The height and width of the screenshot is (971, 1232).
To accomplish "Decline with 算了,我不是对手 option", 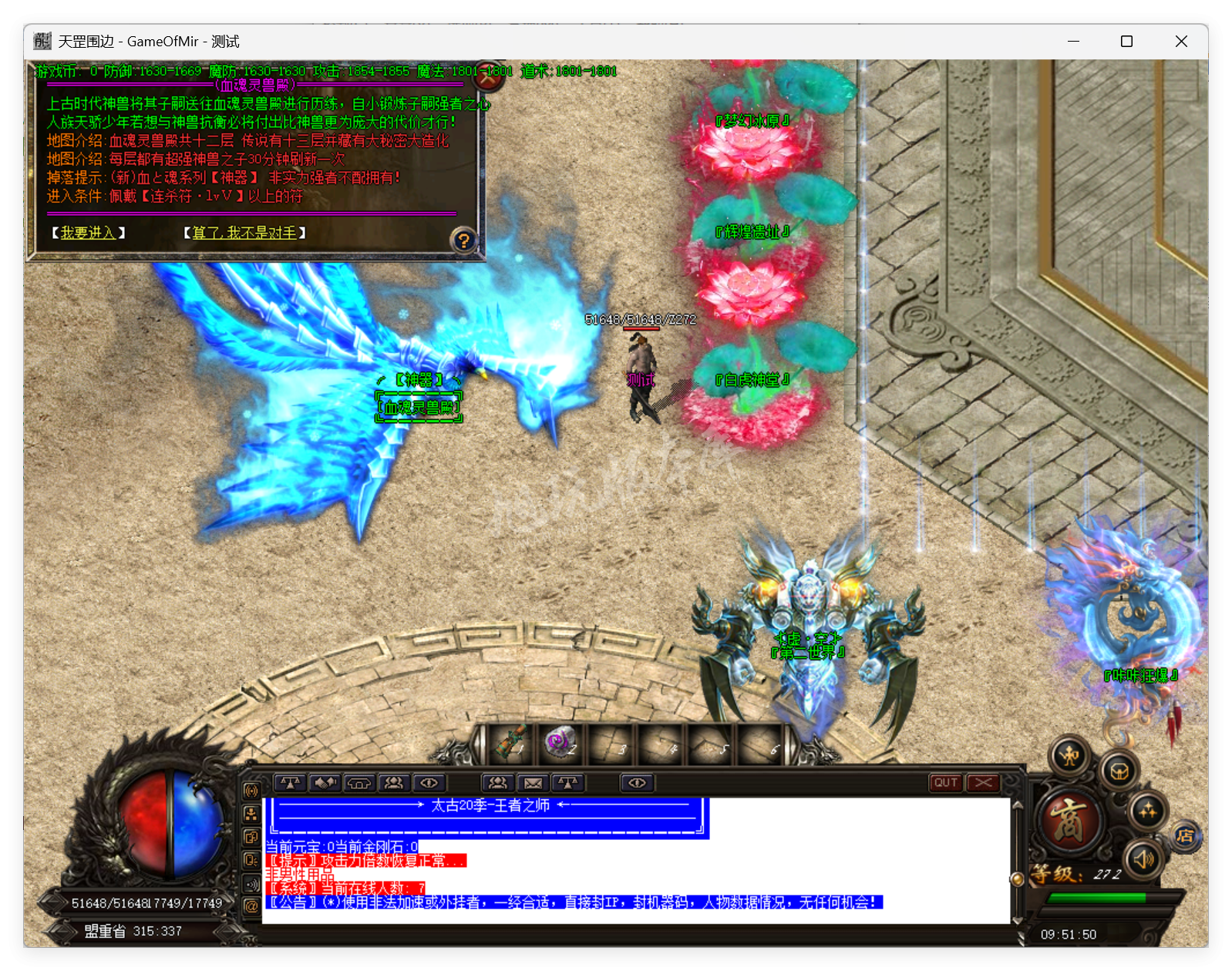I will point(244,233).
